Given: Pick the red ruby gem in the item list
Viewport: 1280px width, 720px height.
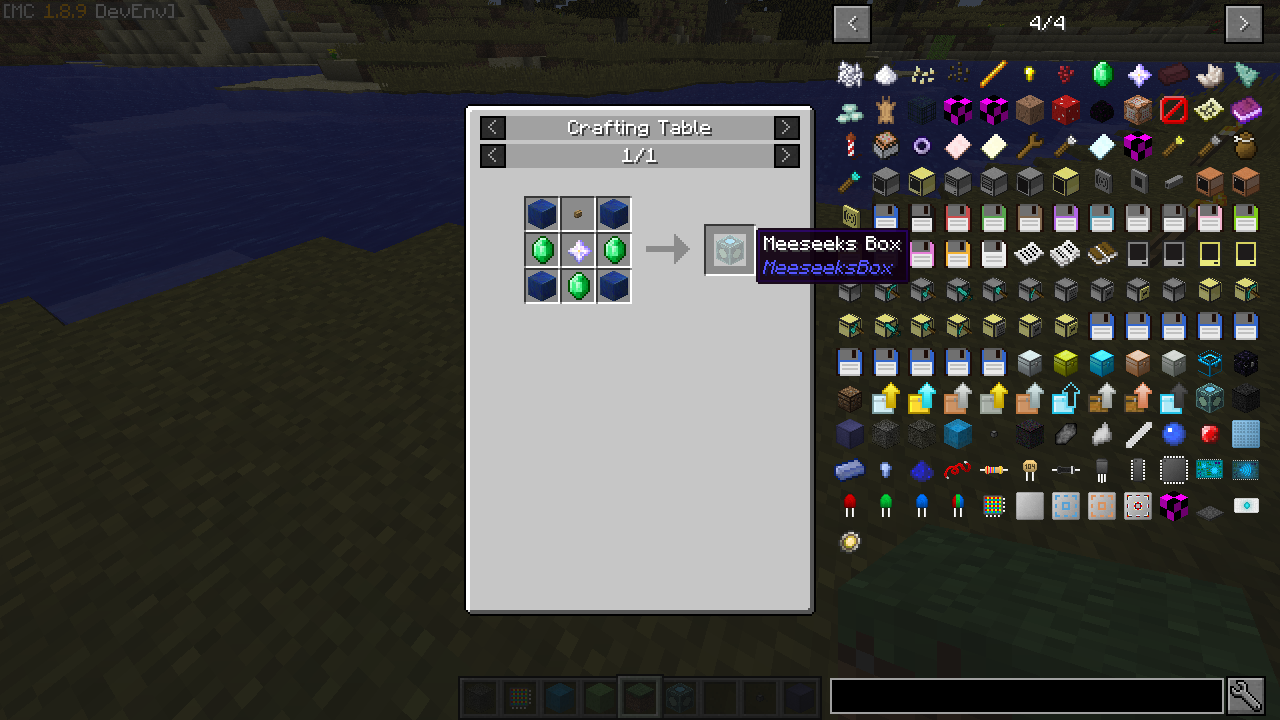Looking at the screenshot, I should click(x=1209, y=434).
